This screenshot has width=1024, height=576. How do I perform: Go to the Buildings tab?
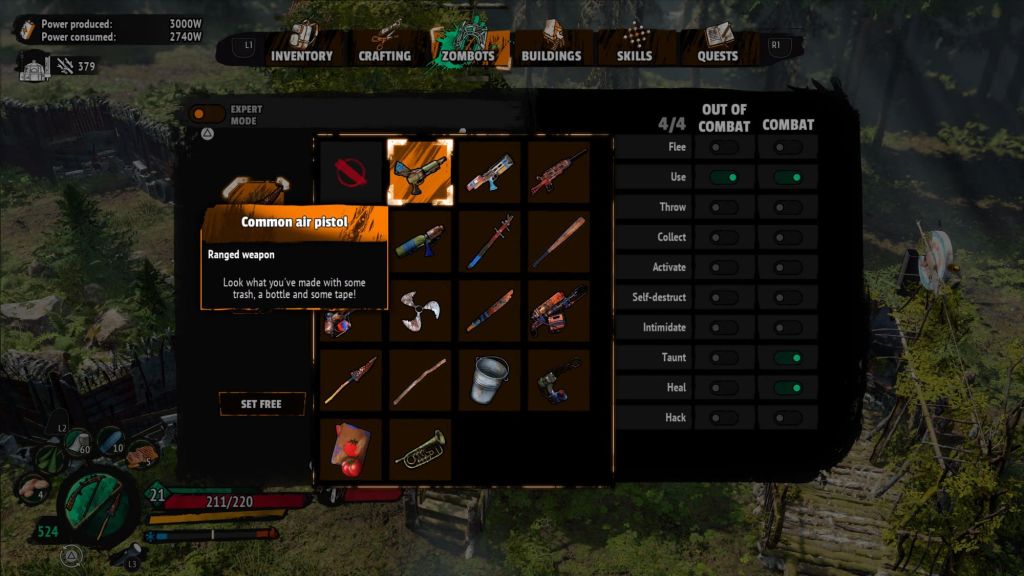click(x=551, y=55)
